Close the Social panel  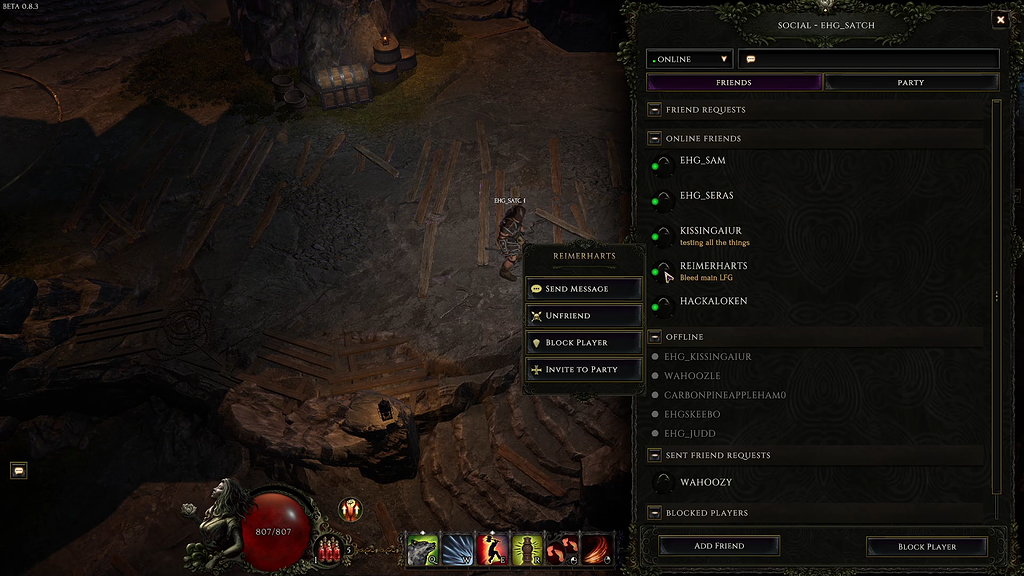pyautogui.click(x=1000, y=20)
